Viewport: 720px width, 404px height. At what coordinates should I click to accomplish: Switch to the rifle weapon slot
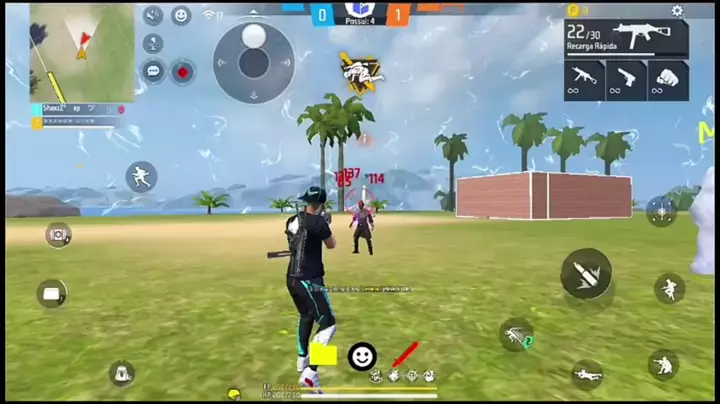pos(584,80)
